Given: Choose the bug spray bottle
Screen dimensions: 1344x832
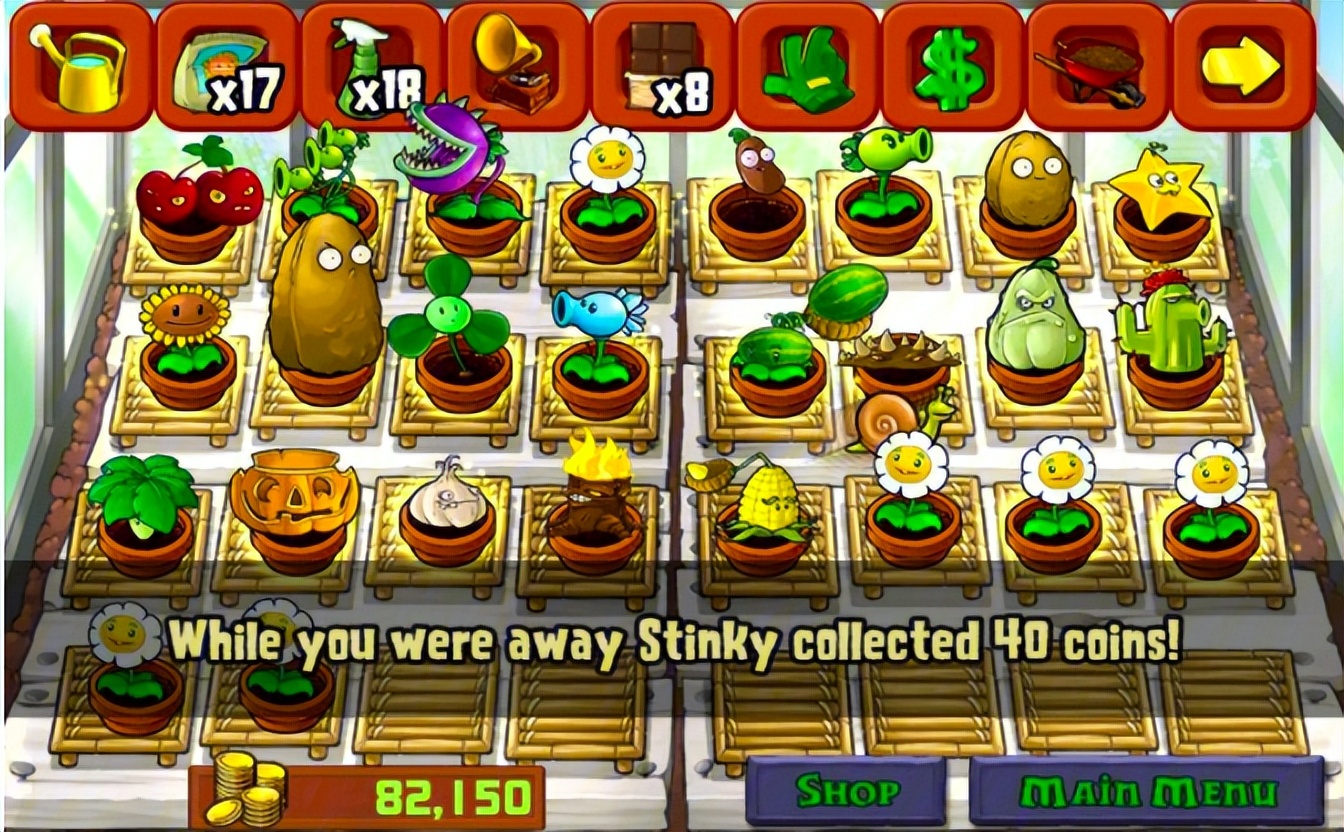Looking at the screenshot, I should tap(371, 66).
